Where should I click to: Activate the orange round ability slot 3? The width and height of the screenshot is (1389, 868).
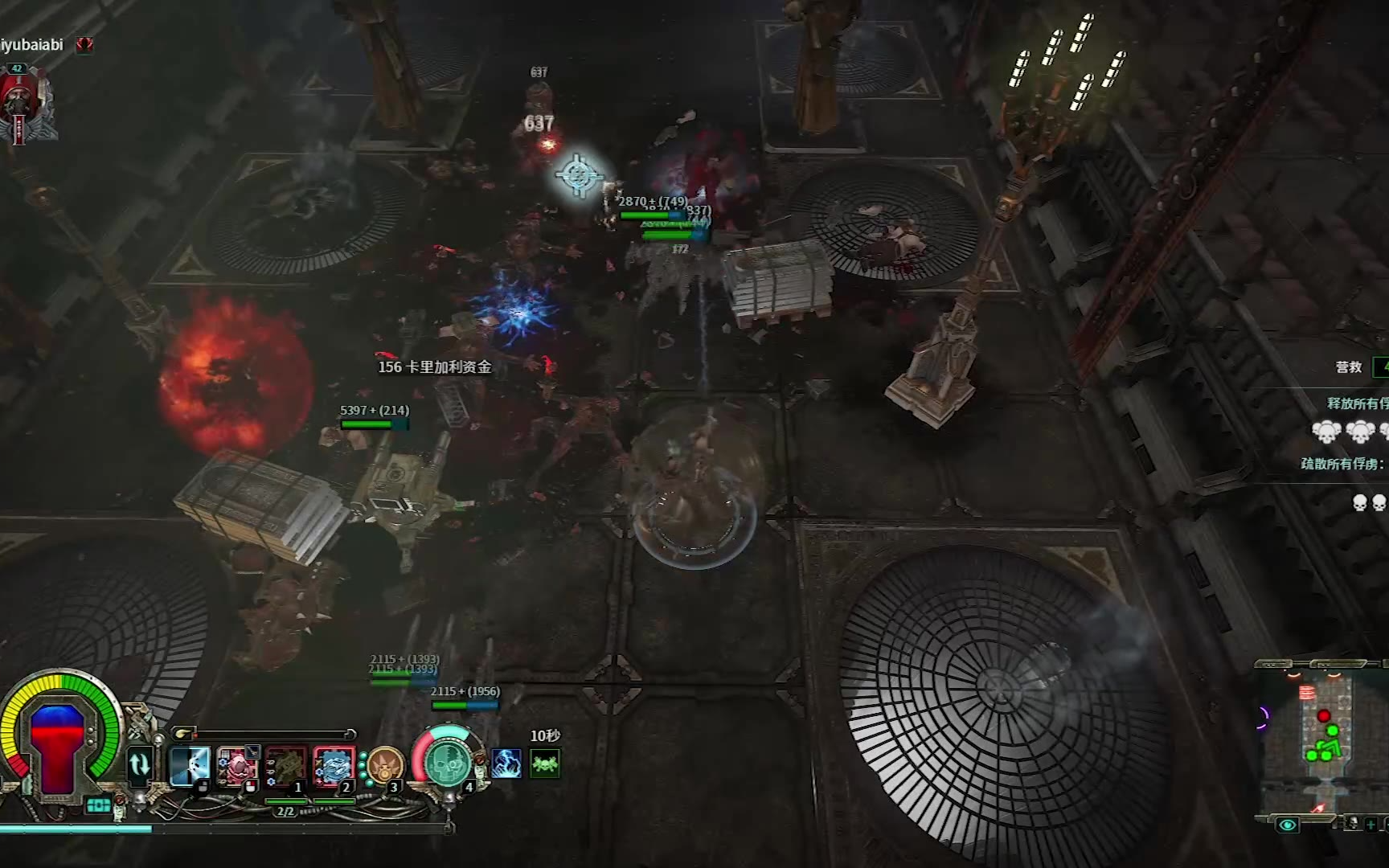coord(384,765)
